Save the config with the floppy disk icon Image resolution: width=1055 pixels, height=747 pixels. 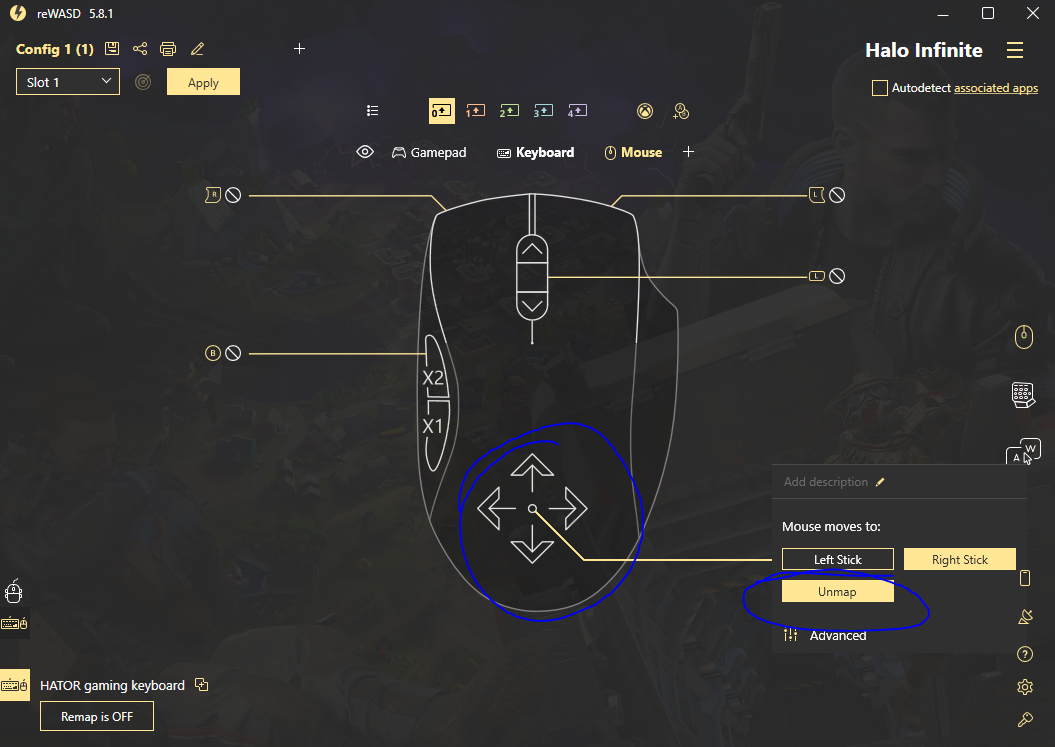[x=112, y=49]
